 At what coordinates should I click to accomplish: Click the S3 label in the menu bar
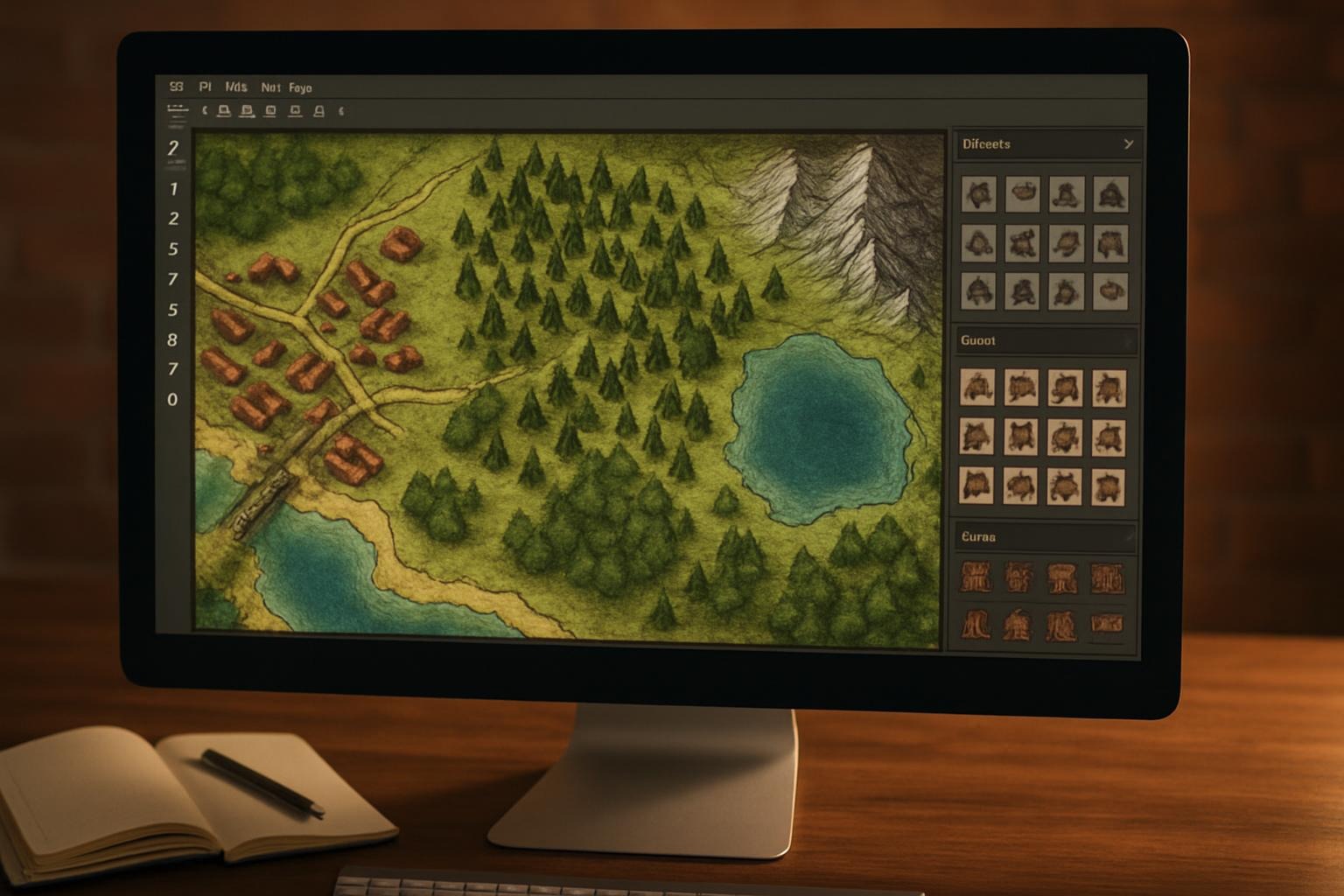pyautogui.click(x=175, y=87)
